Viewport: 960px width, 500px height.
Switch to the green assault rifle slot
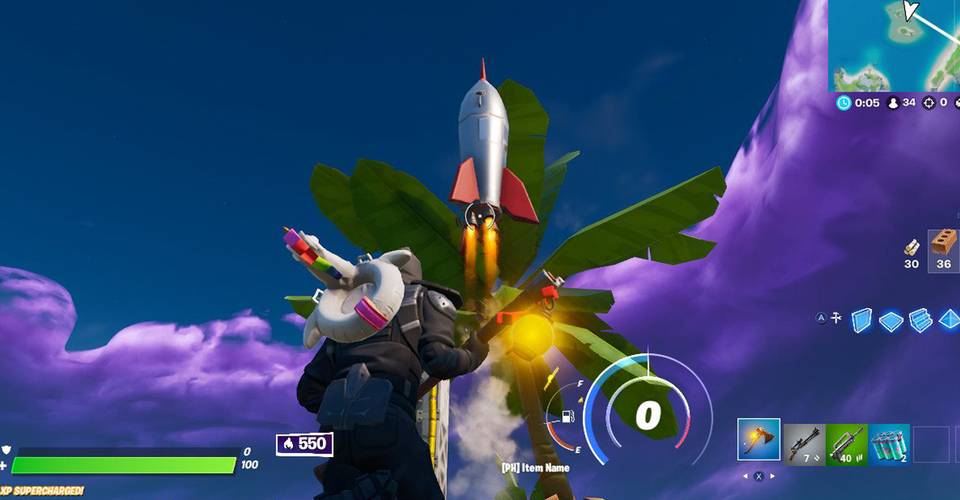847,442
